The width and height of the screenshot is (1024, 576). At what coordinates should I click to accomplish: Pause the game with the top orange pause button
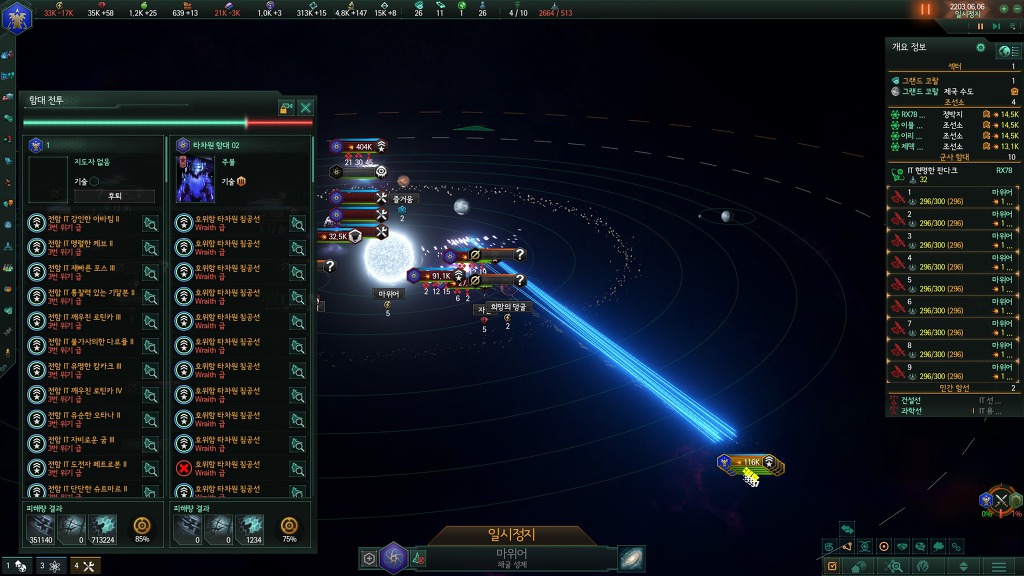coord(925,10)
